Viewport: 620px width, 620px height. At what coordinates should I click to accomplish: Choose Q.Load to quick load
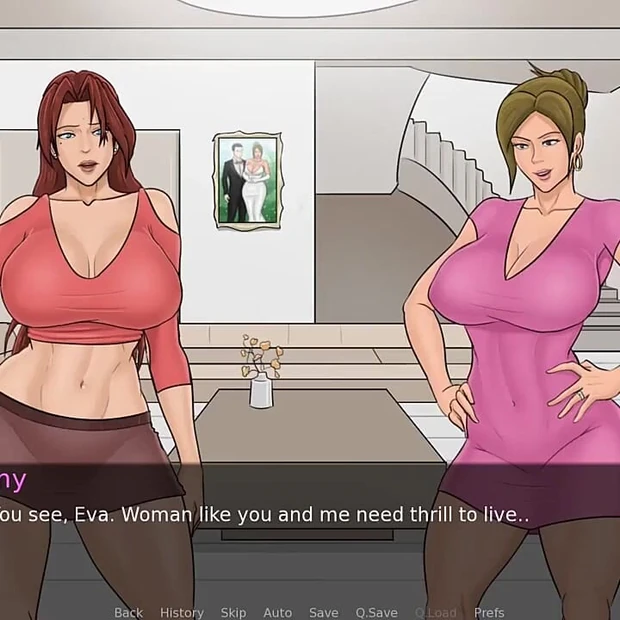click(x=435, y=612)
